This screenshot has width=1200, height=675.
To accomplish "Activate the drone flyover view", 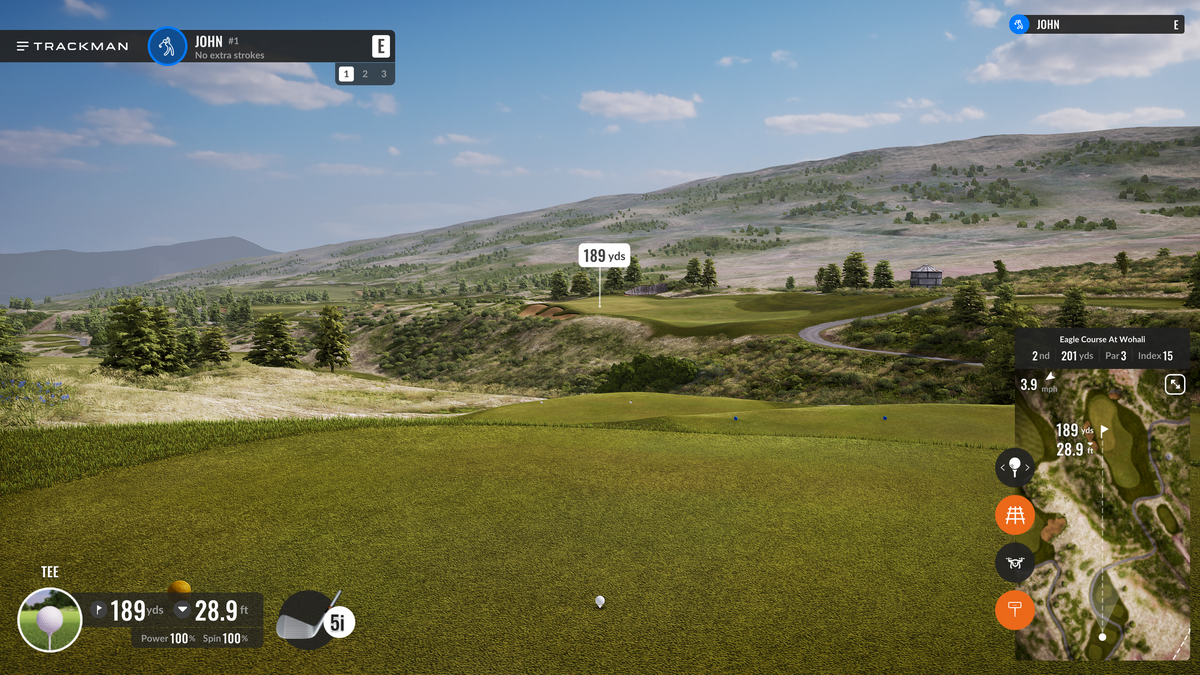I will point(1015,563).
